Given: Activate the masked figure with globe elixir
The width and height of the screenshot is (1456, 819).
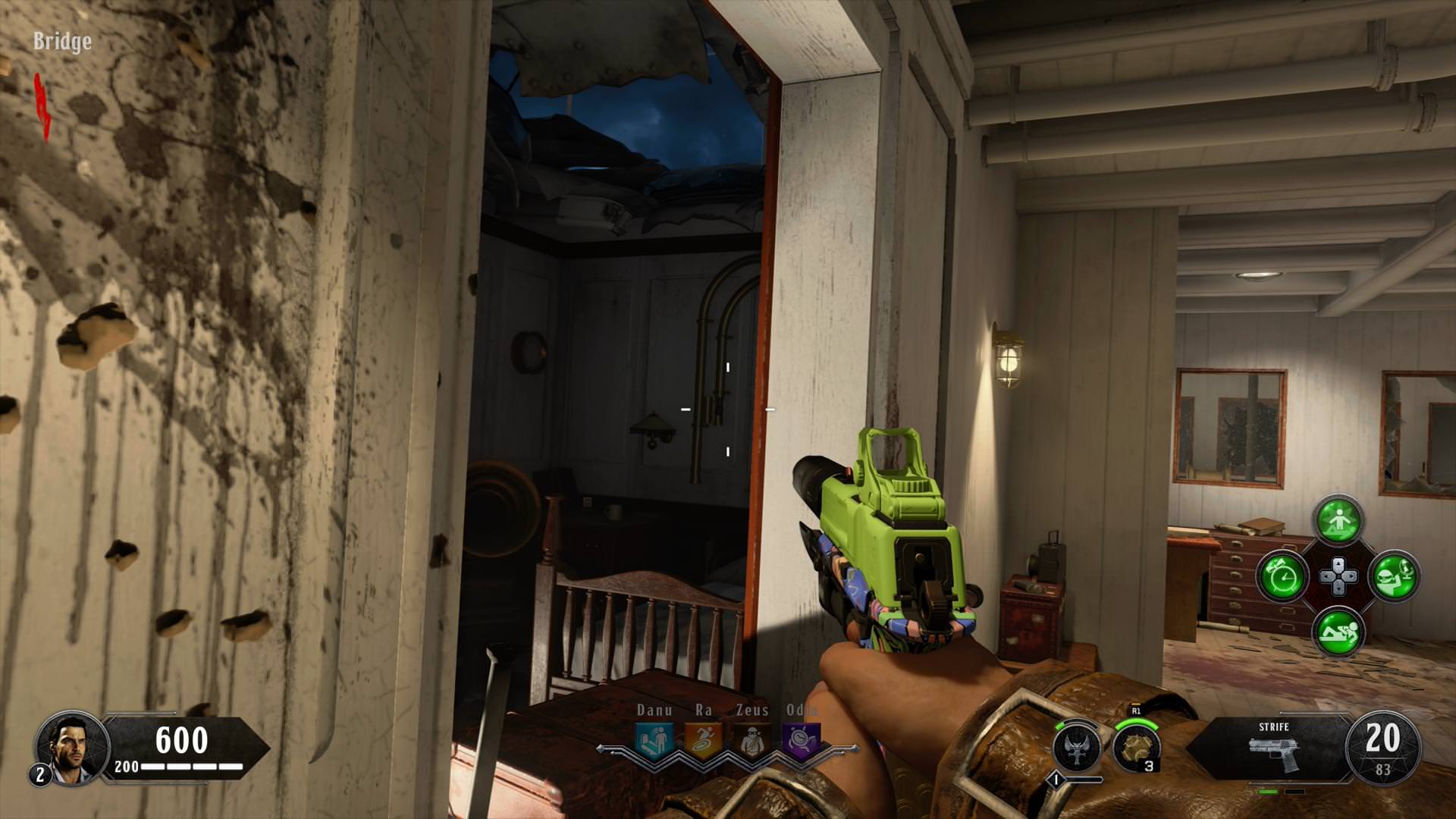Looking at the screenshot, I should coord(1394,576).
